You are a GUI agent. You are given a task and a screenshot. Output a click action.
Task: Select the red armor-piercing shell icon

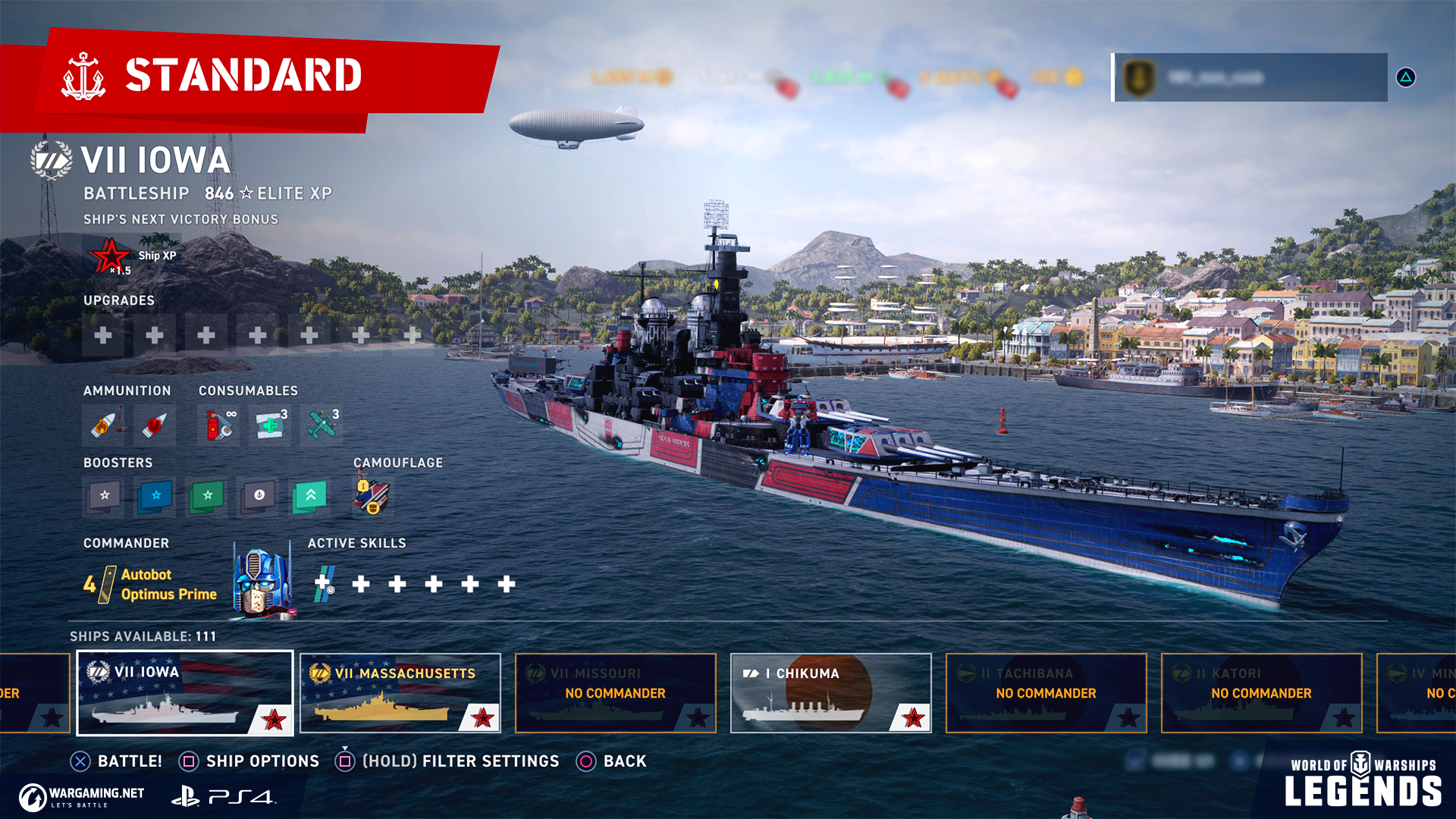[x=154, y=425]
